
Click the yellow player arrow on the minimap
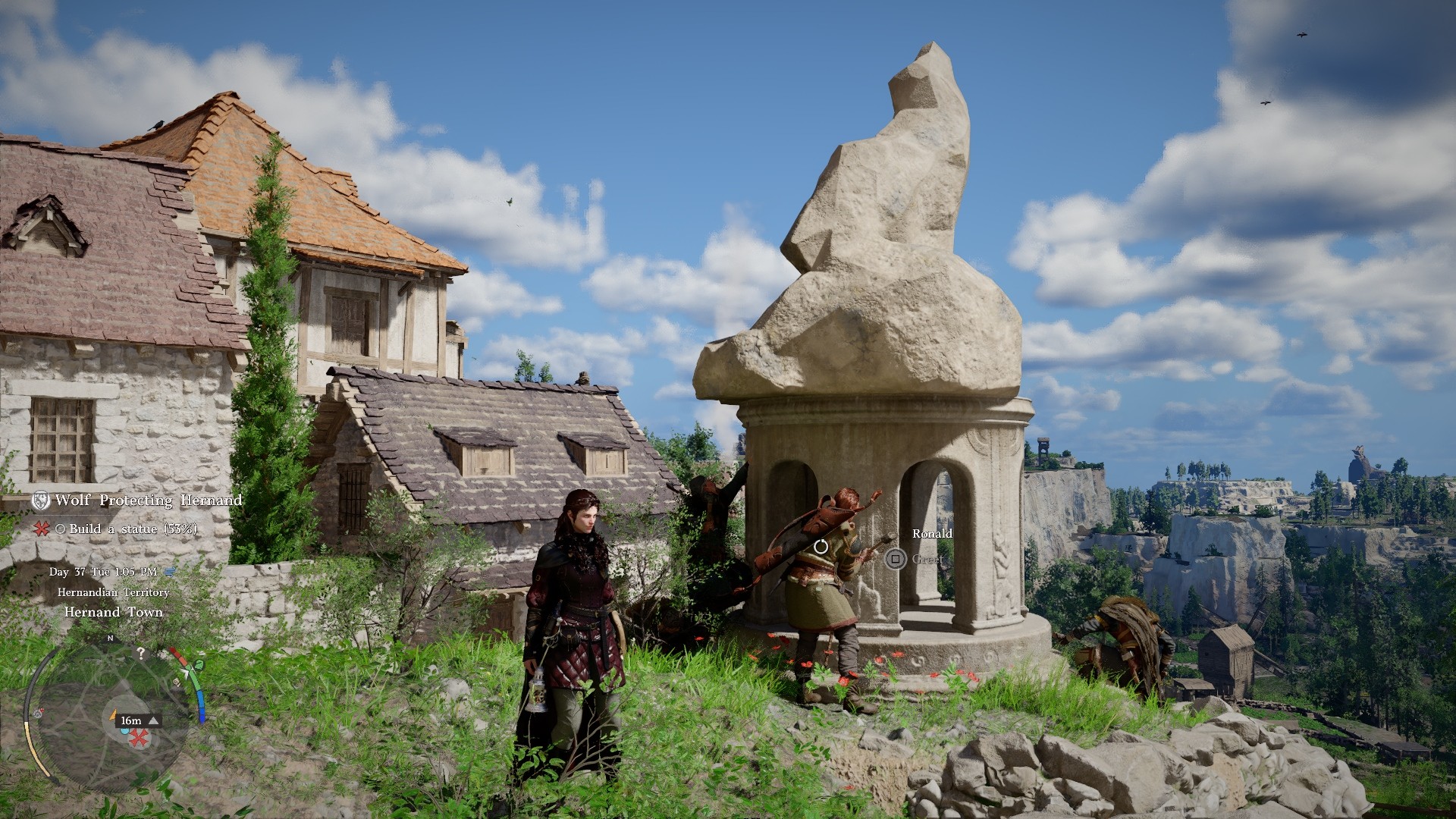pos(115,715)
